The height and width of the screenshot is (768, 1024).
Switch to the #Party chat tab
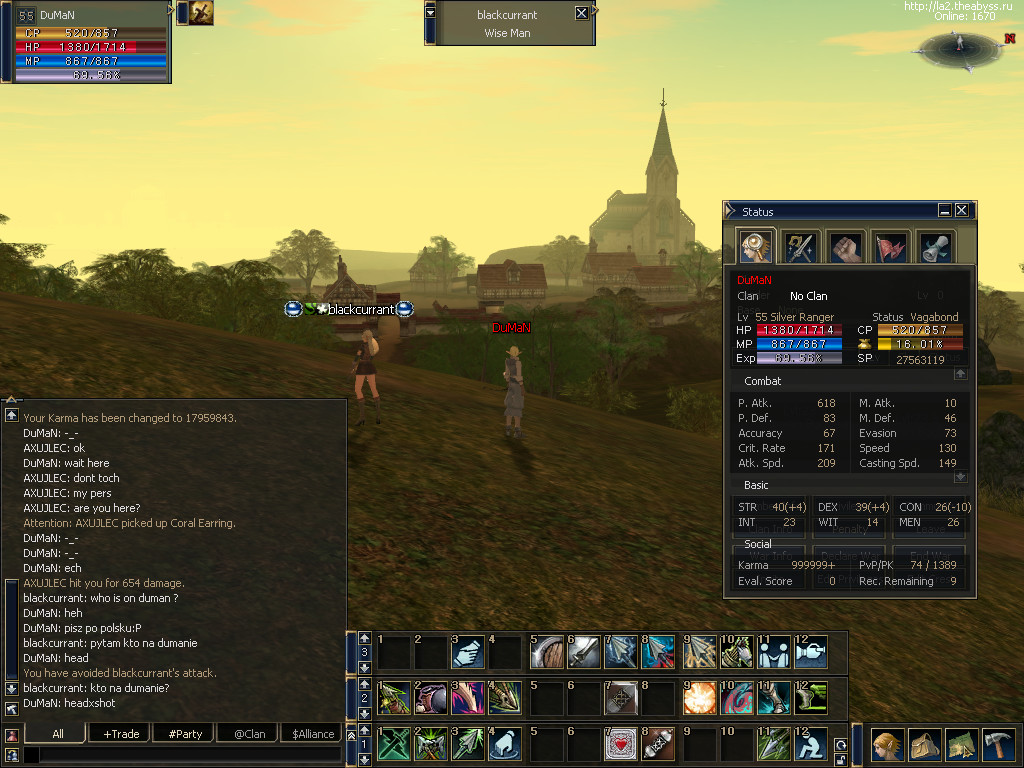185,733
